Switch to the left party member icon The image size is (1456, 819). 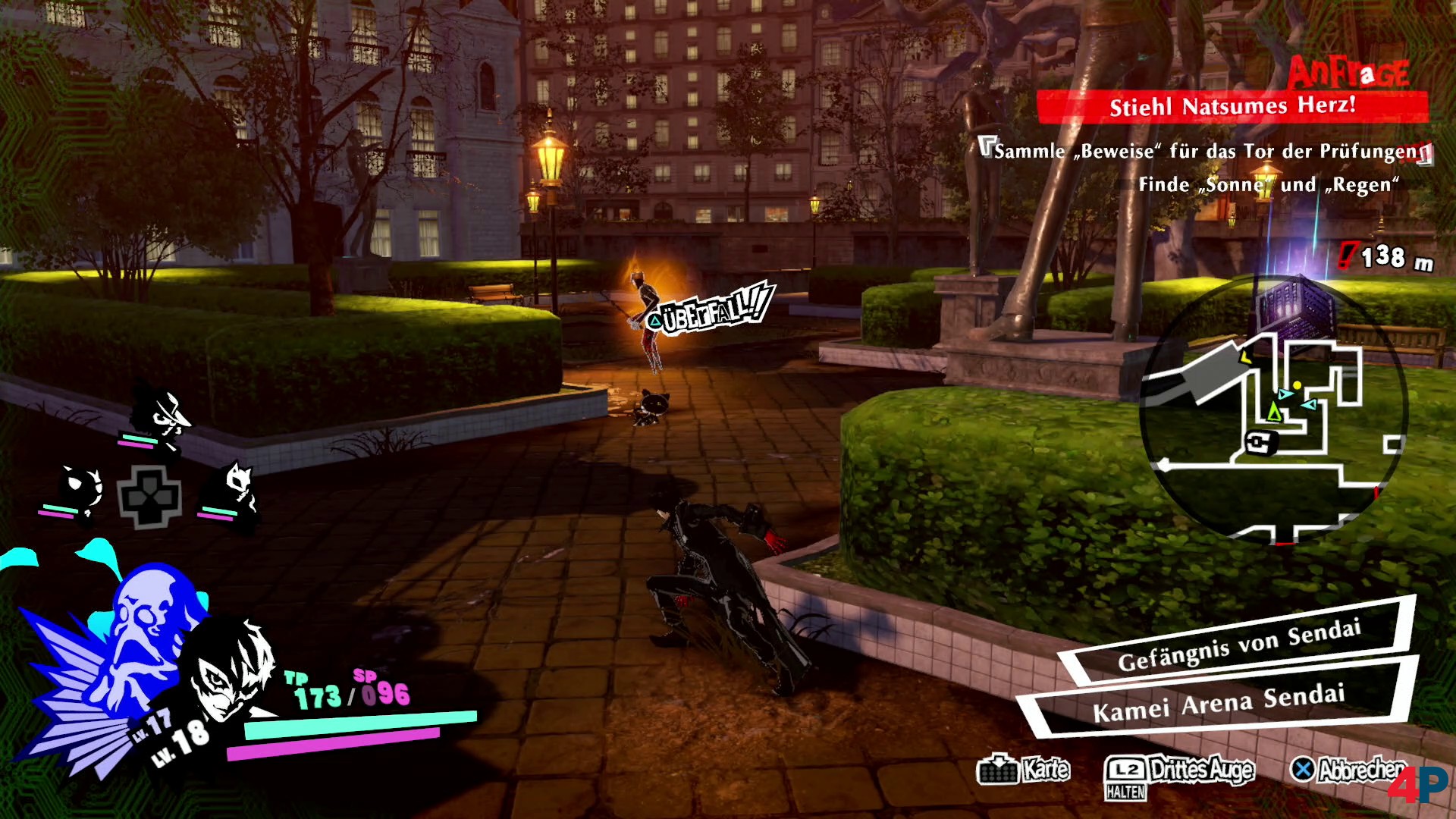click(78, 491)
